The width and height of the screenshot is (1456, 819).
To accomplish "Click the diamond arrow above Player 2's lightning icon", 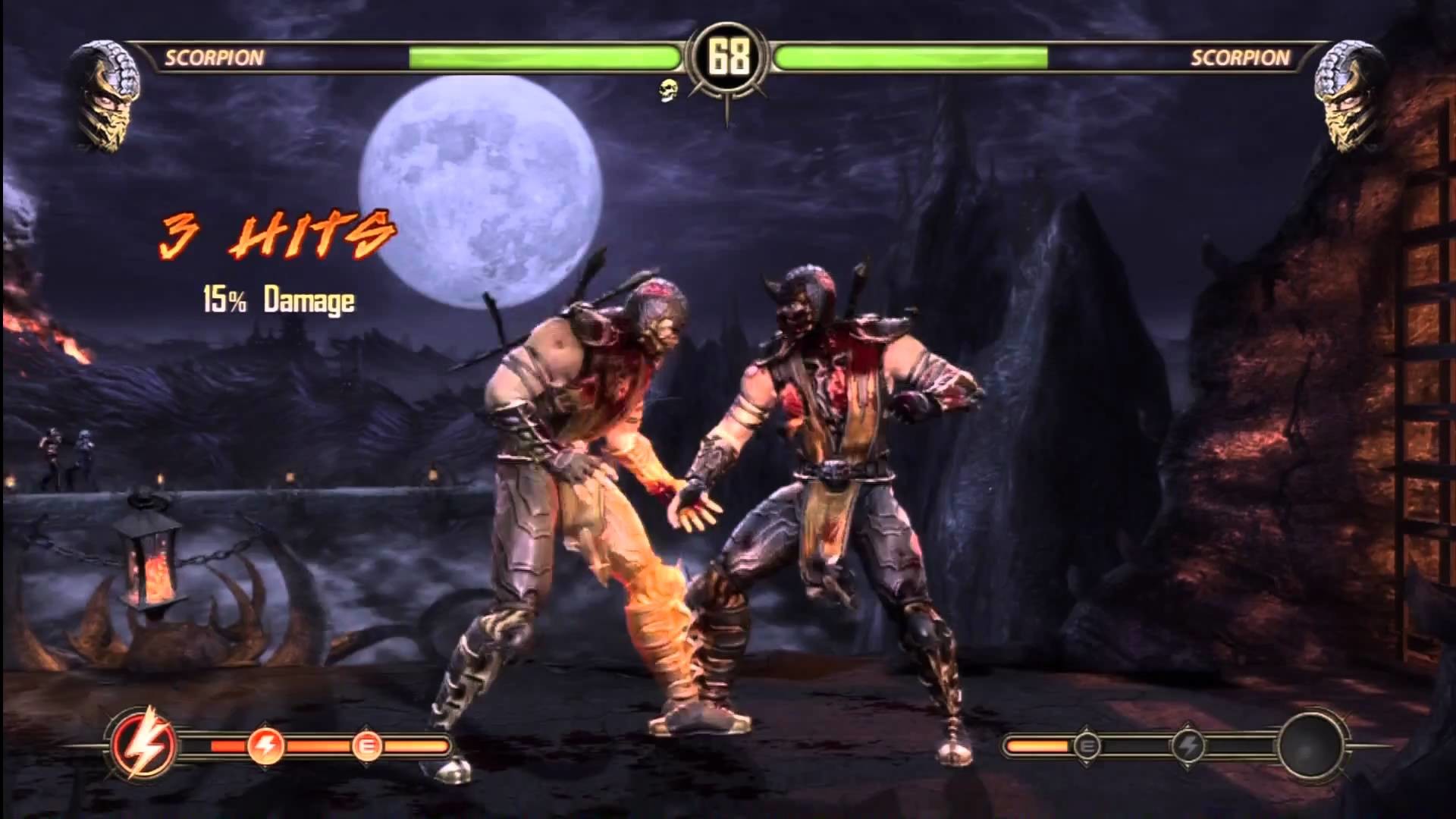I will coord(1189,722).
